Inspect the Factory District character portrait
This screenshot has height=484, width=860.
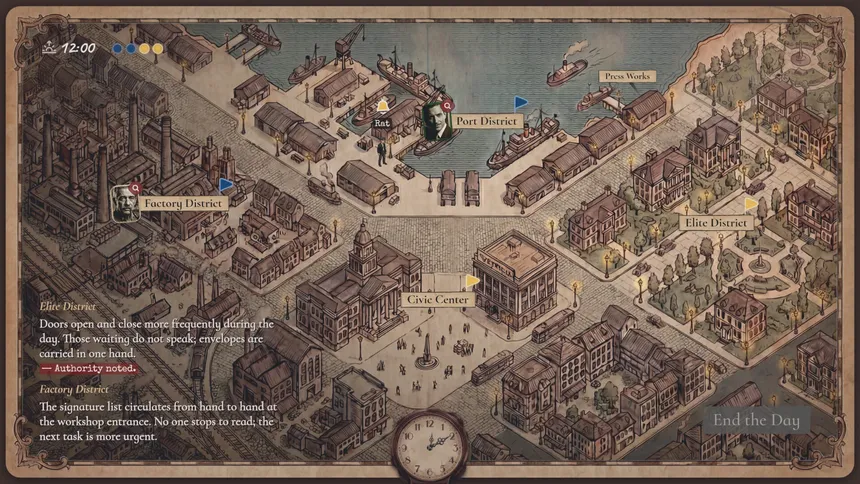124,202
